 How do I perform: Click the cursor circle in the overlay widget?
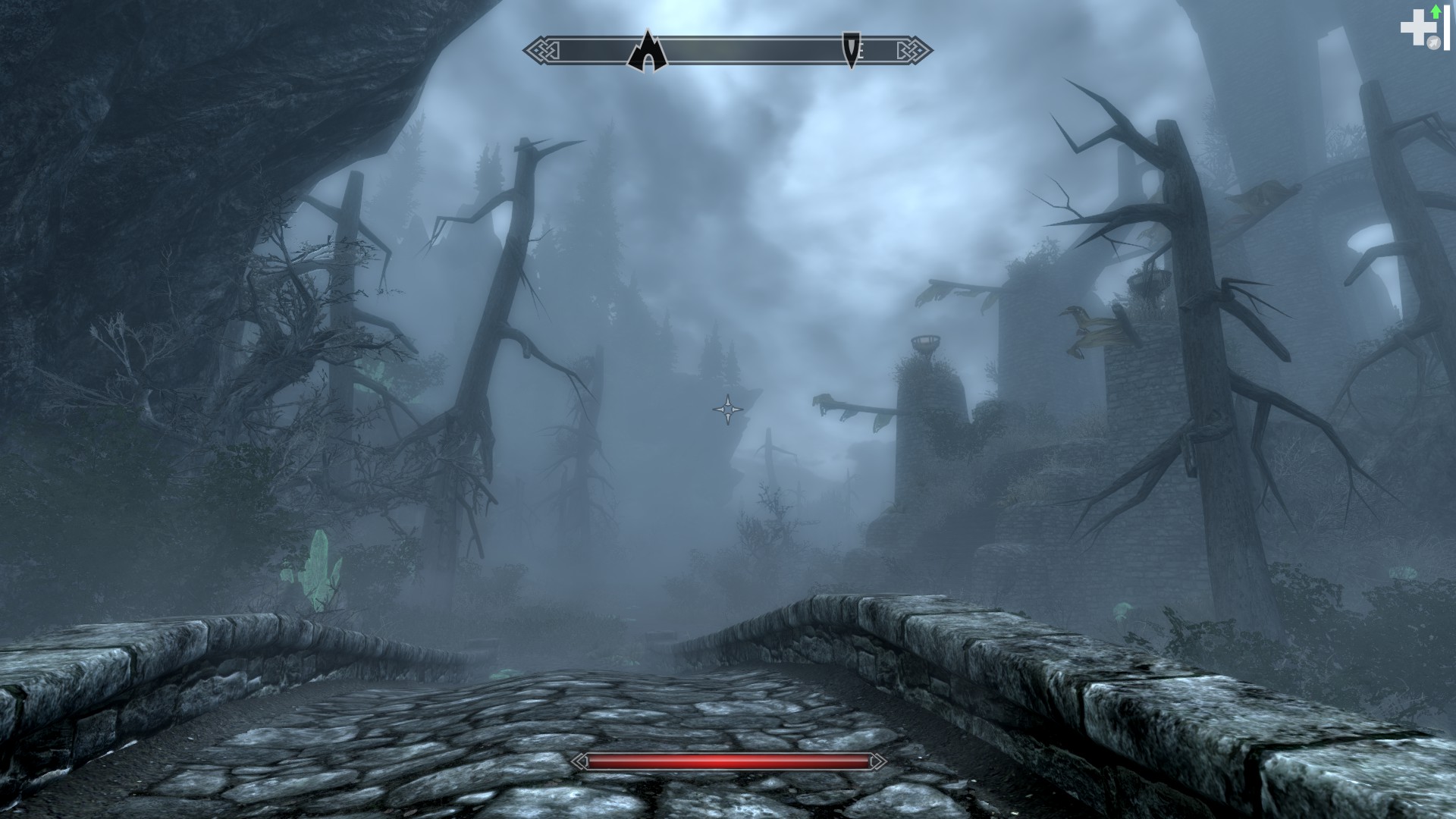pos(1434,42)
